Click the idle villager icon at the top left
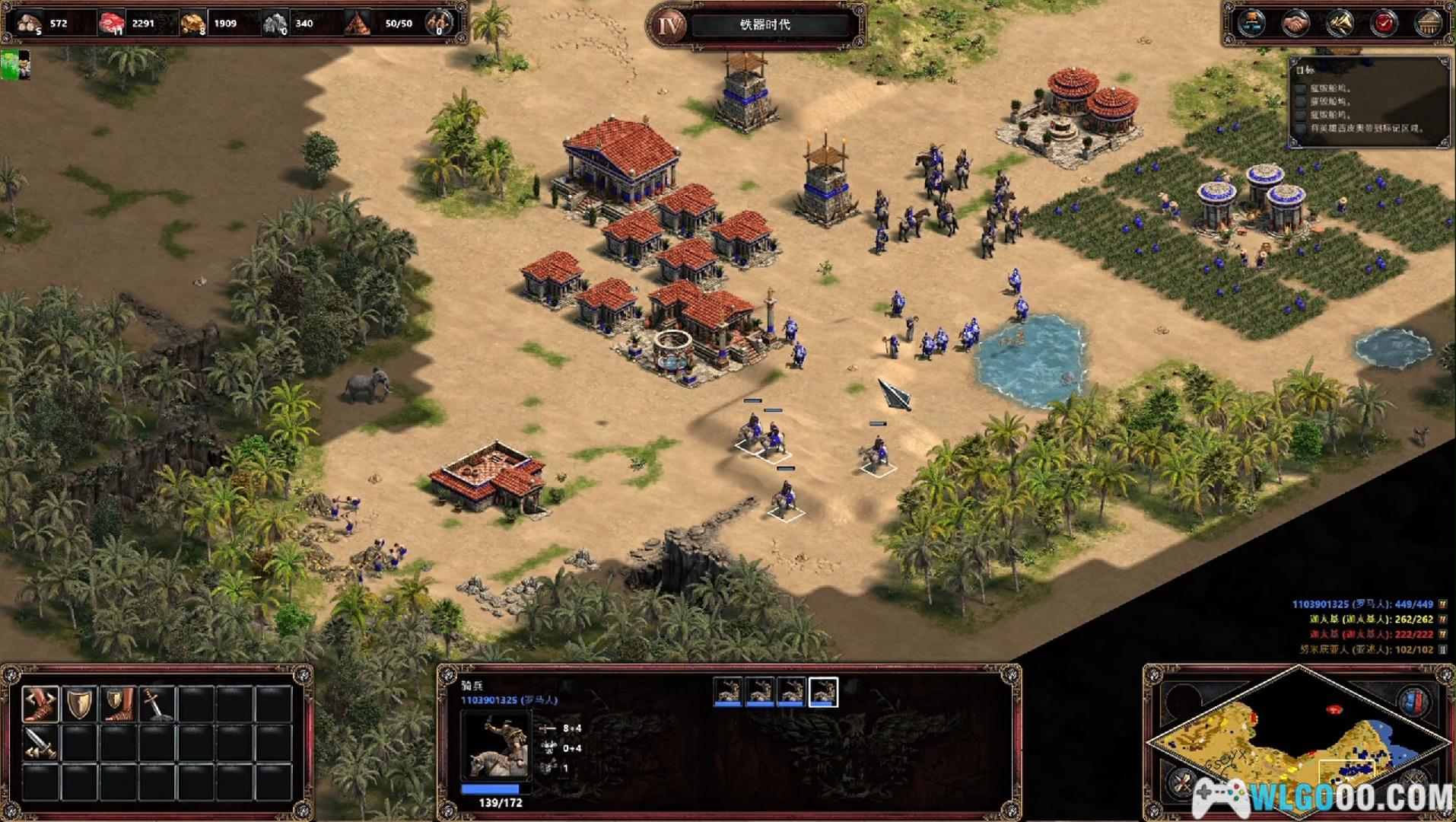1456x822 pixels. coord(15,65)
